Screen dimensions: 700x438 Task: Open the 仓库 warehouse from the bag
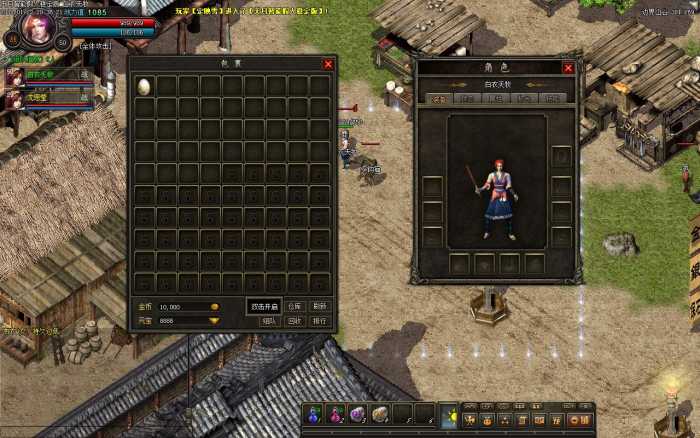pyautogui.click(x=294, y=306)
